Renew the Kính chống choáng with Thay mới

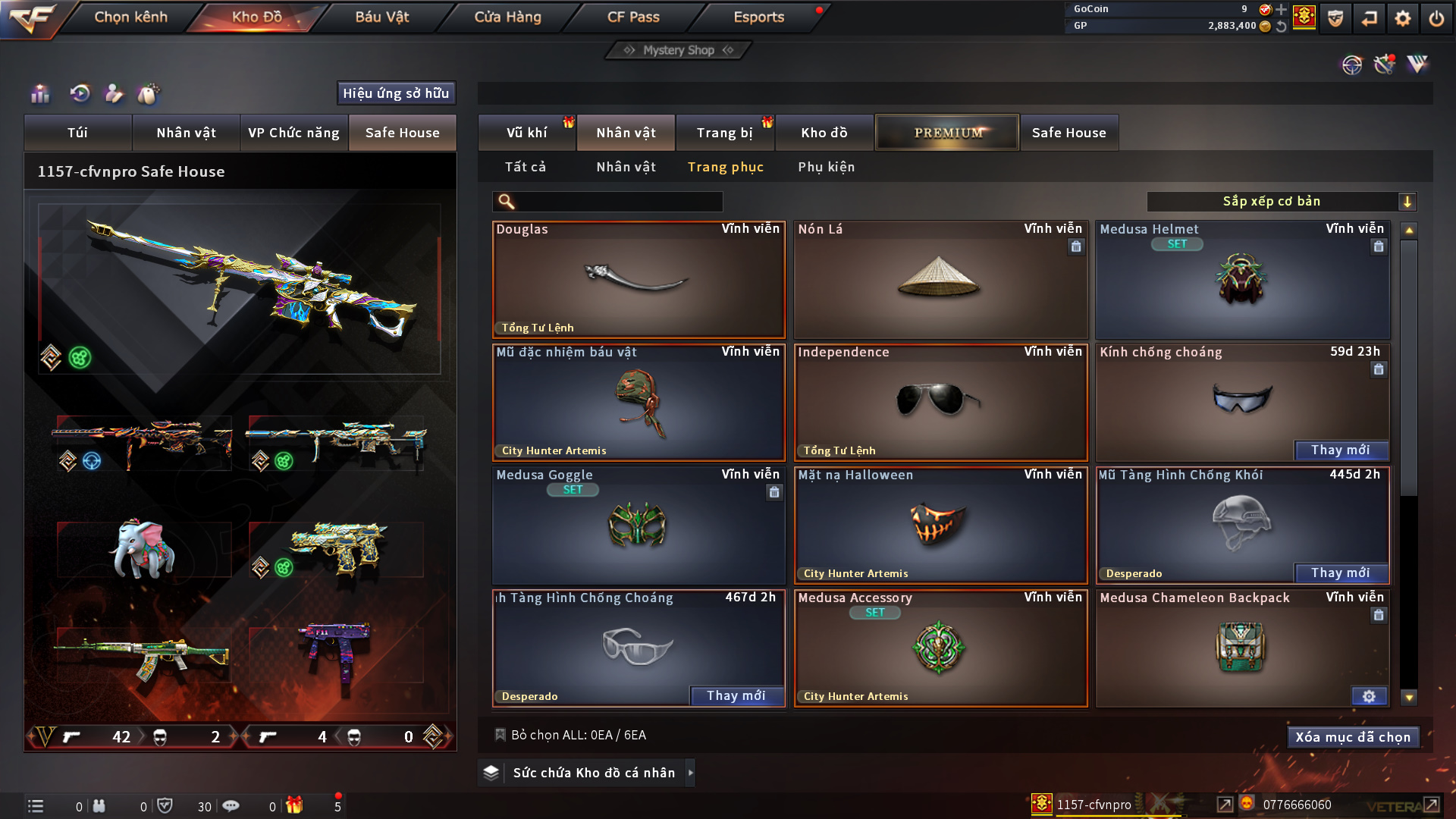[1340, 450]
